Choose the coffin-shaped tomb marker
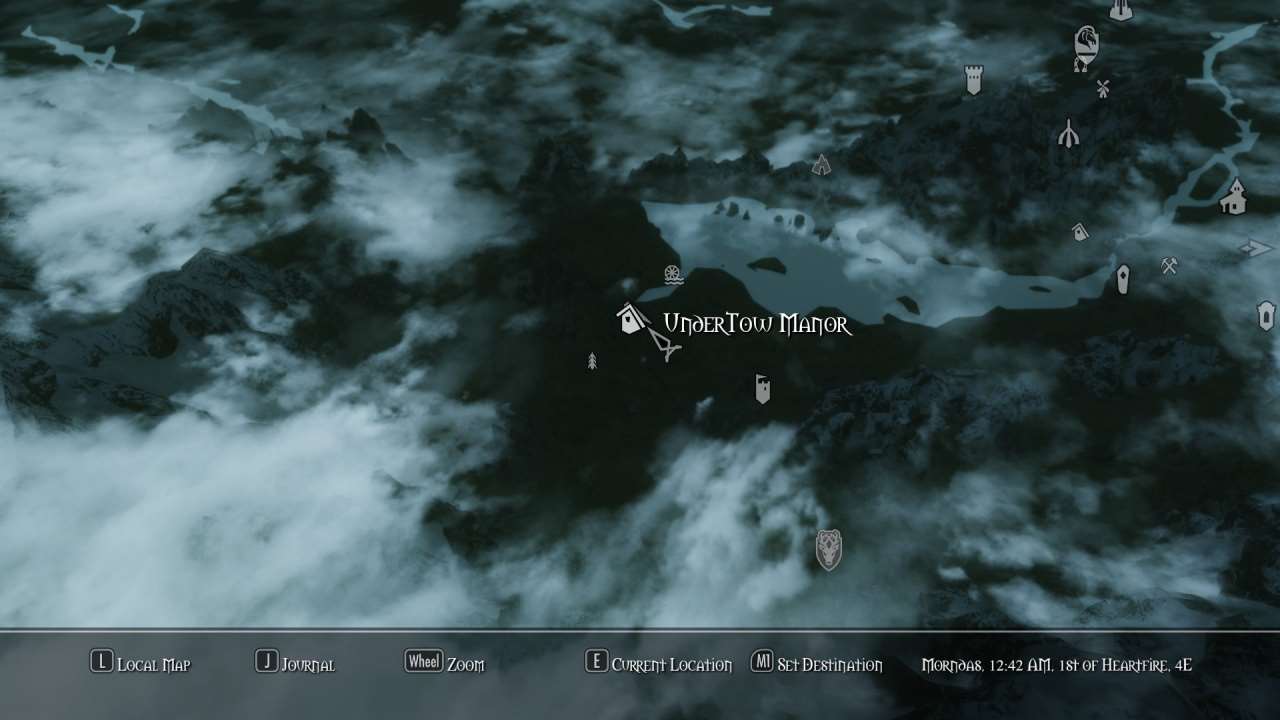 [1122, 280]
